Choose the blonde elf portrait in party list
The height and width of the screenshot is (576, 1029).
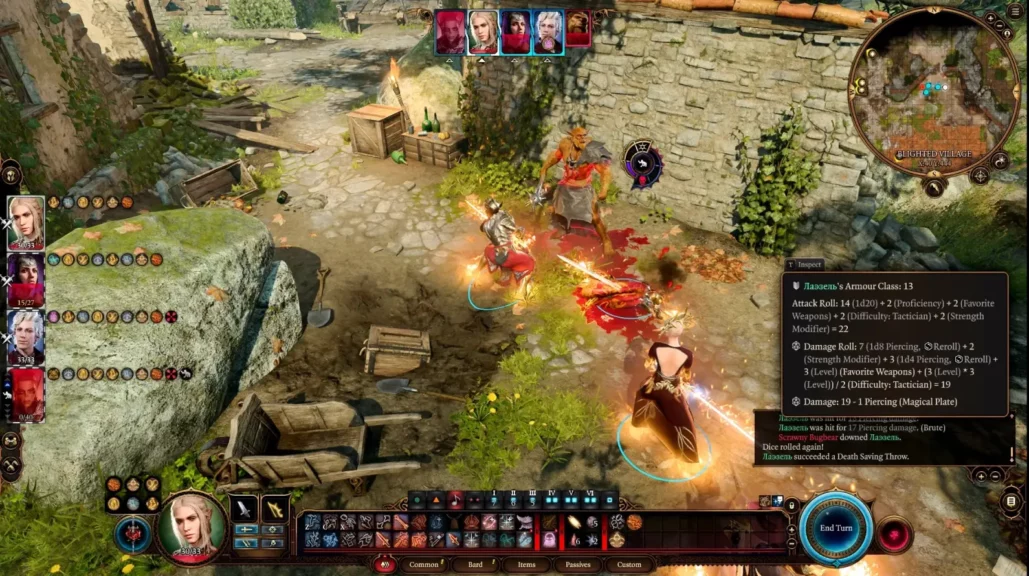click(26, 222)
